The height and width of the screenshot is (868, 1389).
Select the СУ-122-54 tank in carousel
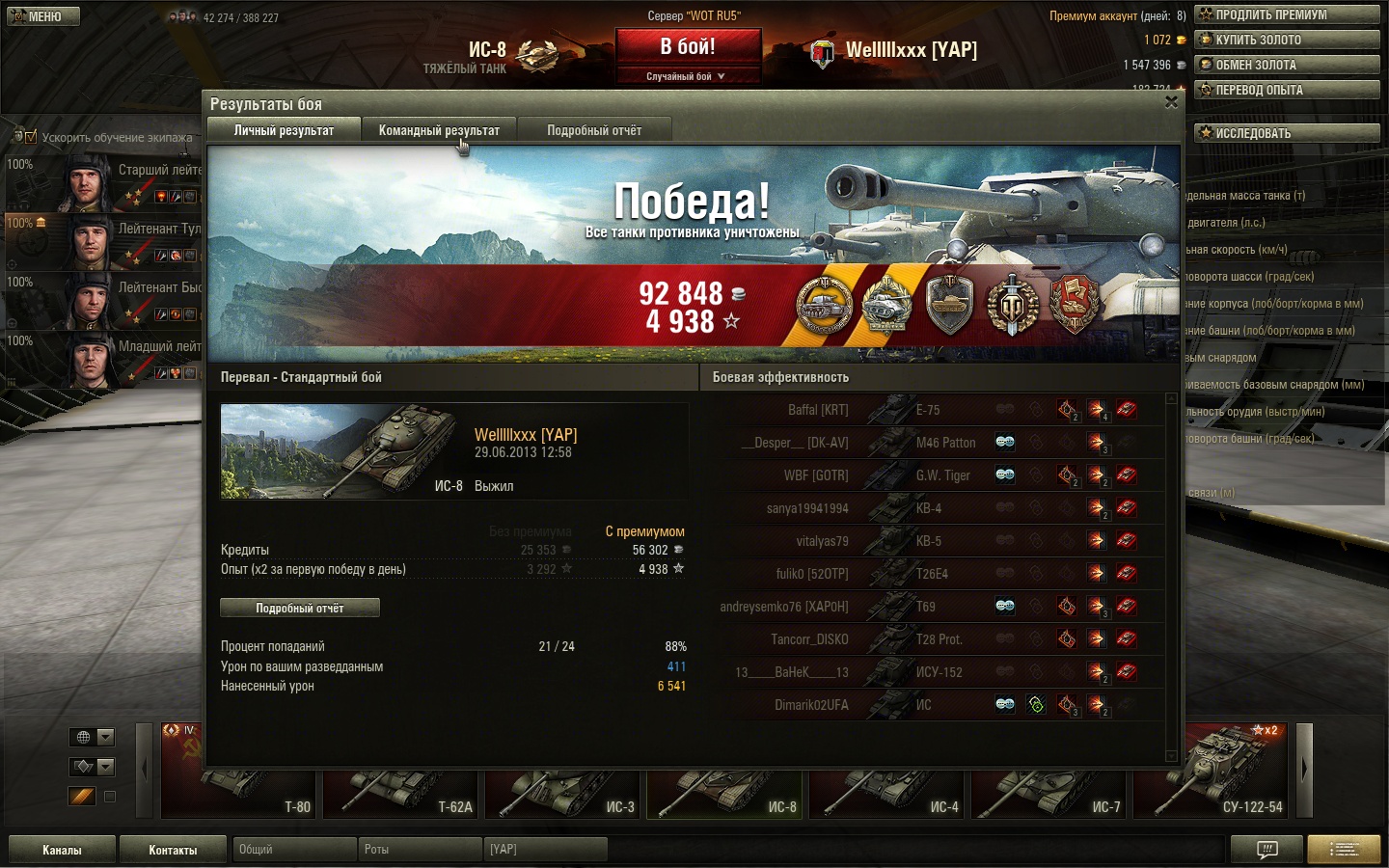[x=1211, y=772]
